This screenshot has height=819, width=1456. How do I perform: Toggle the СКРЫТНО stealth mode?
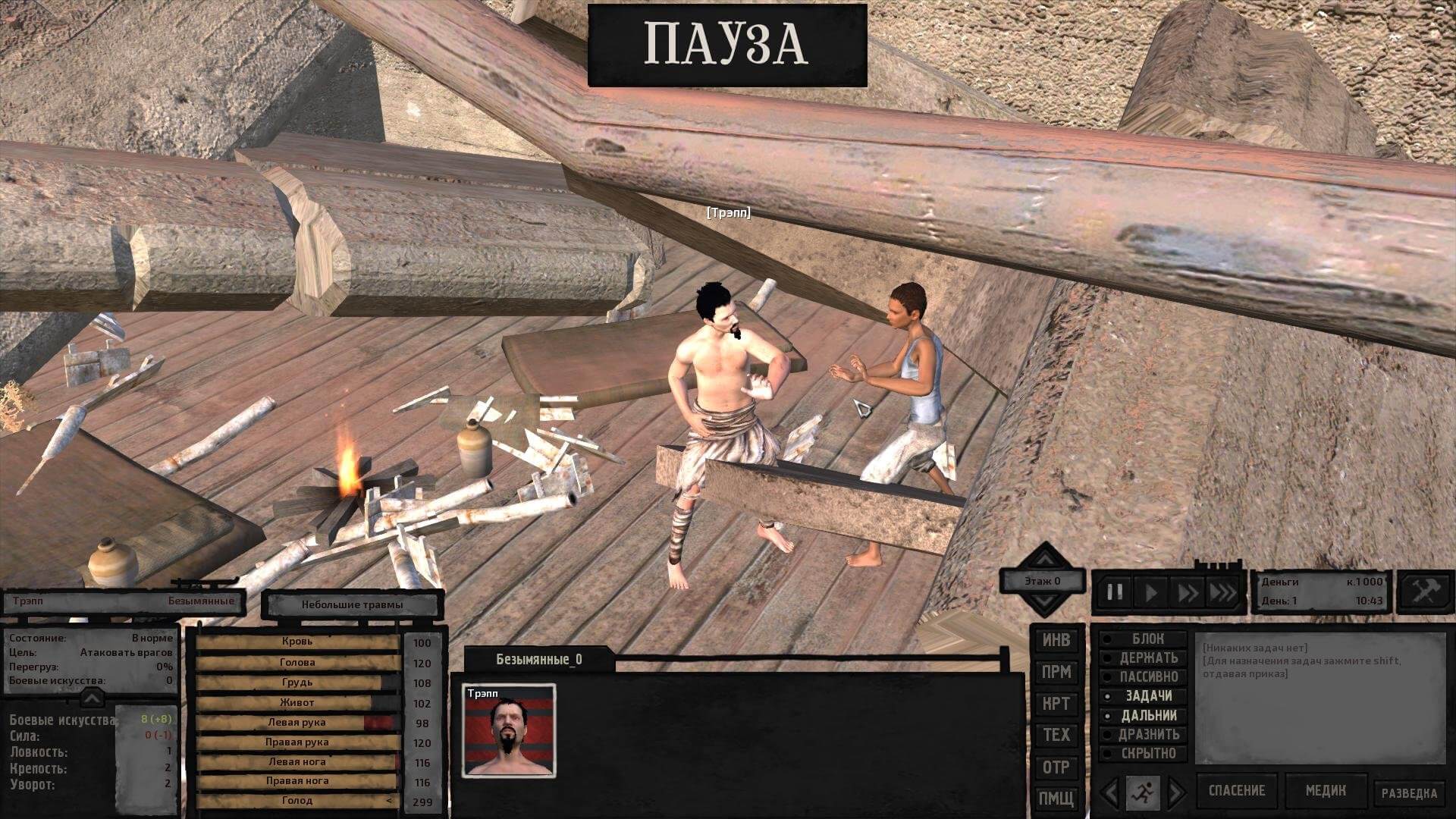pyautogui.click(x=1148, y=753)
